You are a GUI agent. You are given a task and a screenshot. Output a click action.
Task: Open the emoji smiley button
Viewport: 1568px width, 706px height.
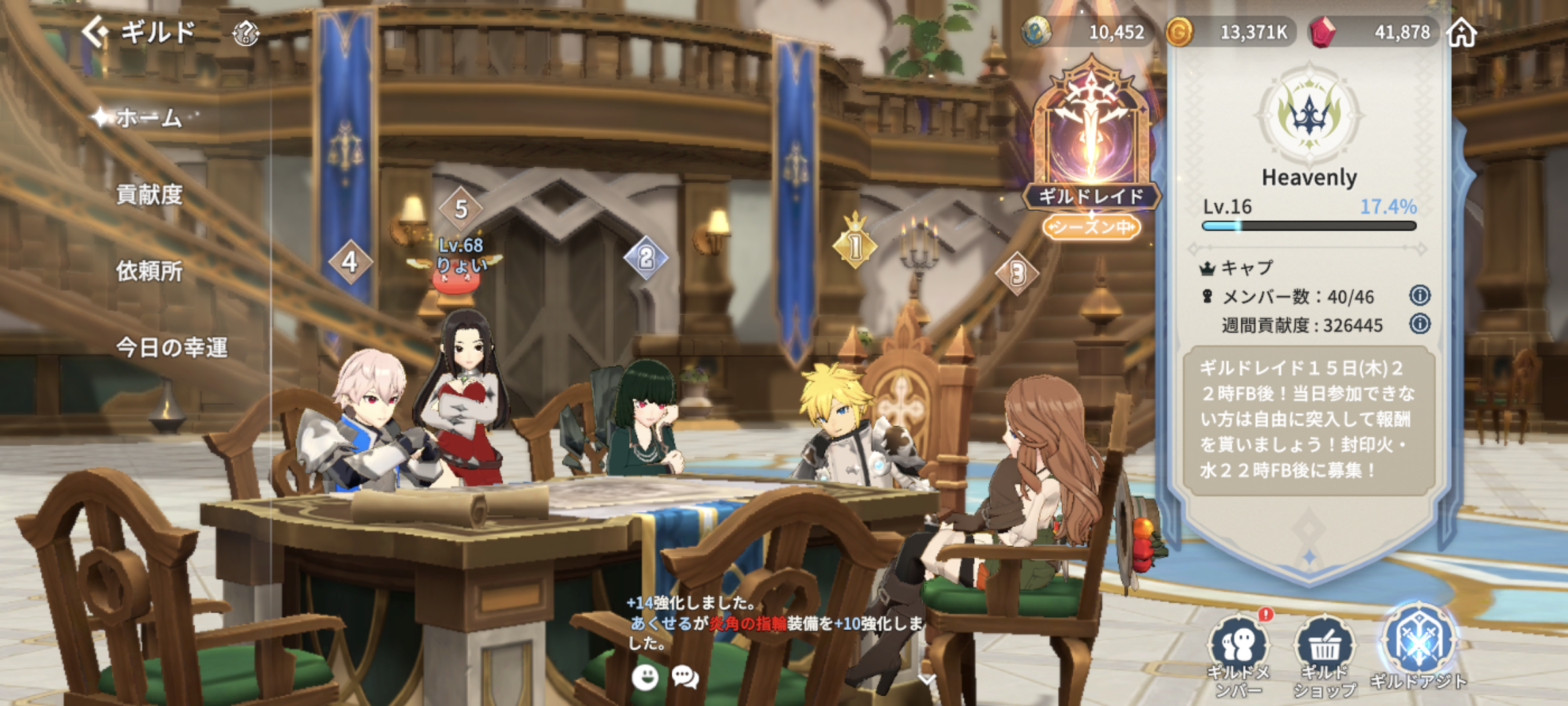tap(645, 677)
